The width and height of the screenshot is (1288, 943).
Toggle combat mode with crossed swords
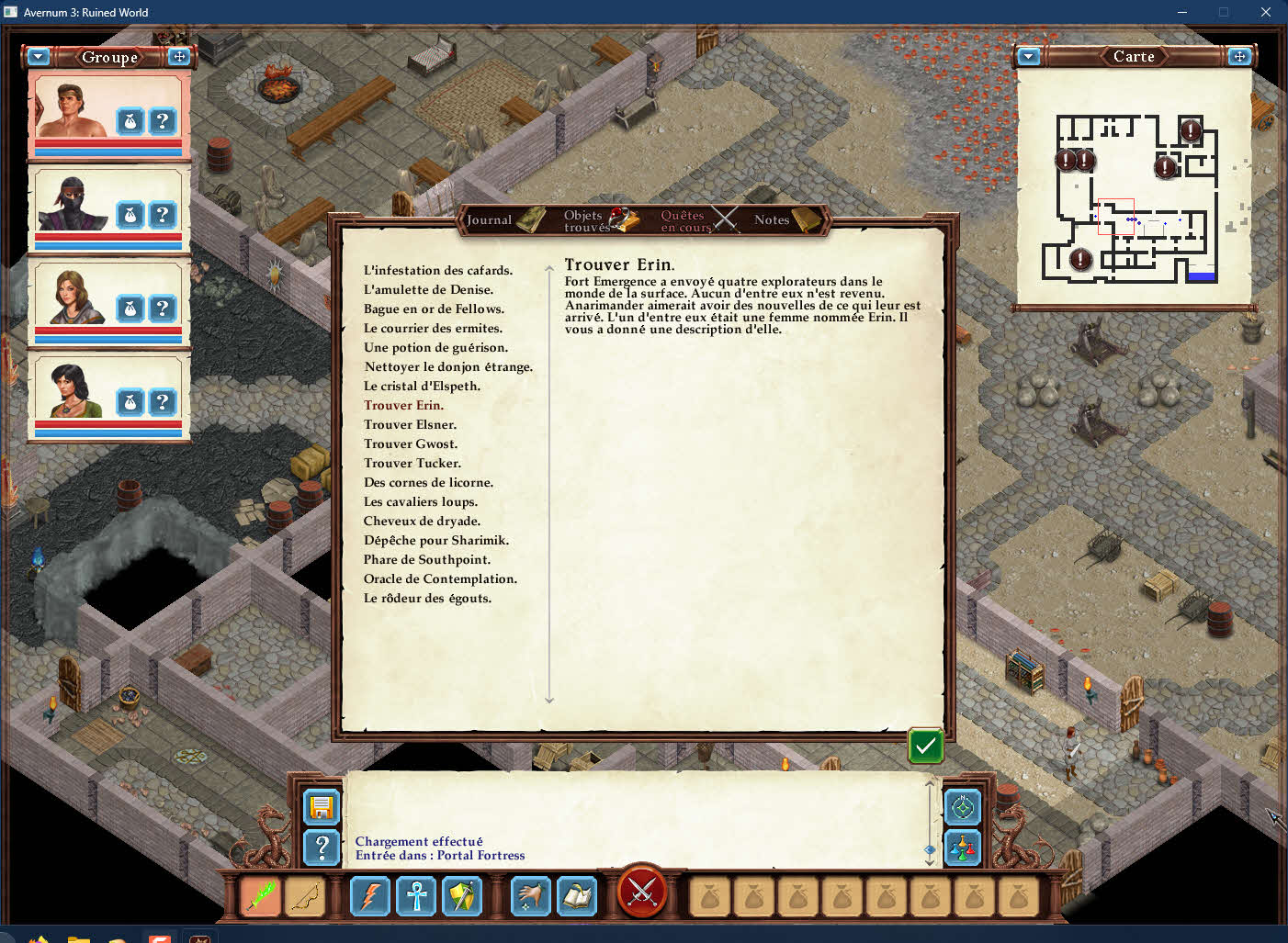642,892
